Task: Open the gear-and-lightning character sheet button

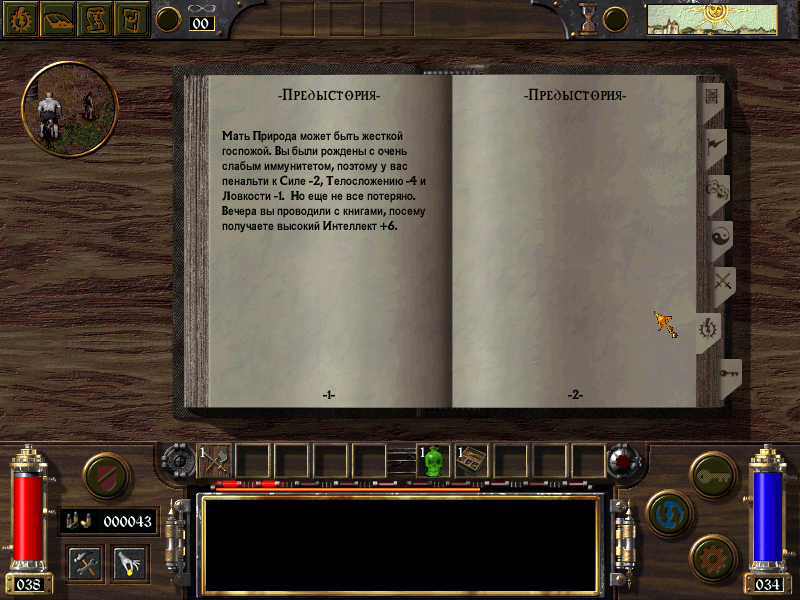Action: pos(20,18)
